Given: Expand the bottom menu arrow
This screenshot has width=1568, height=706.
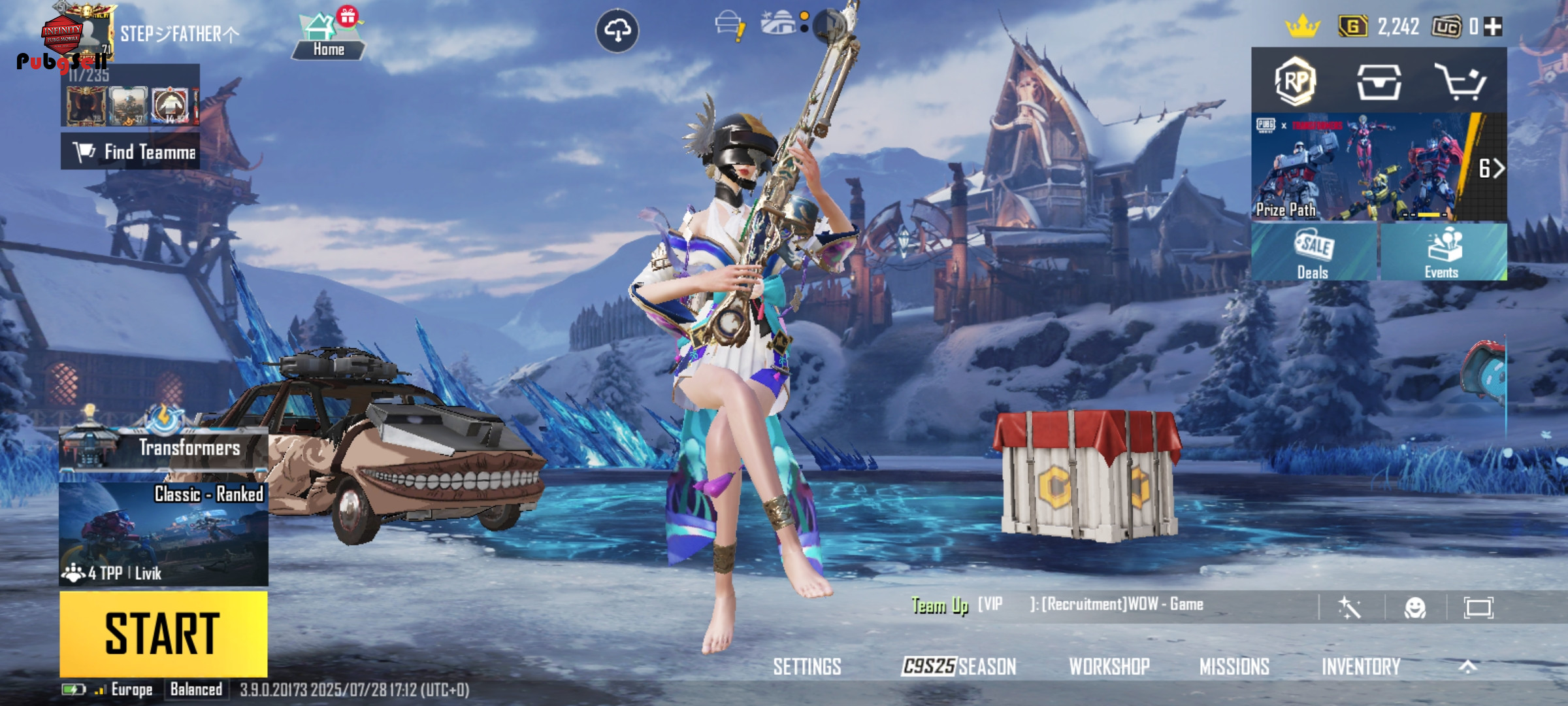Looking at the screenshot, I should (x=1467, y=666).
